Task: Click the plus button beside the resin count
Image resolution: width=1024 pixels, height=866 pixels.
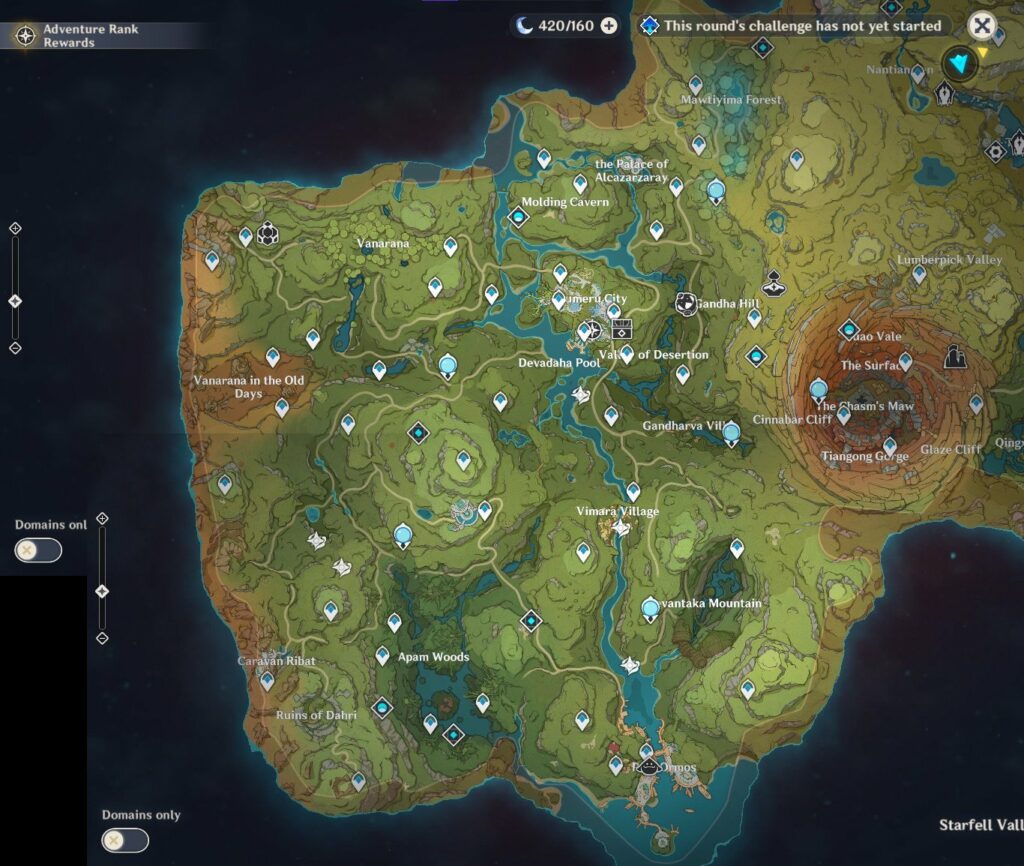Action: point(608,26)
